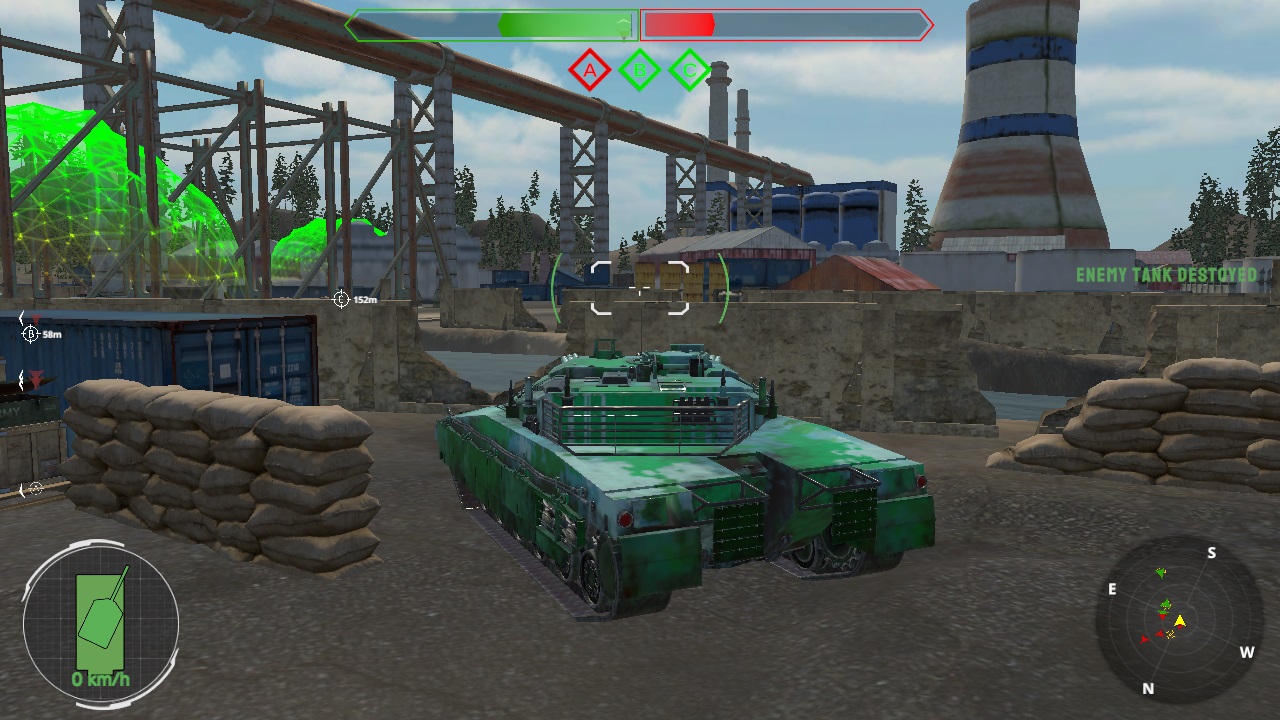Select the green capture point B marker
This screenshot has height=720, width=1280.
point(638,70)
